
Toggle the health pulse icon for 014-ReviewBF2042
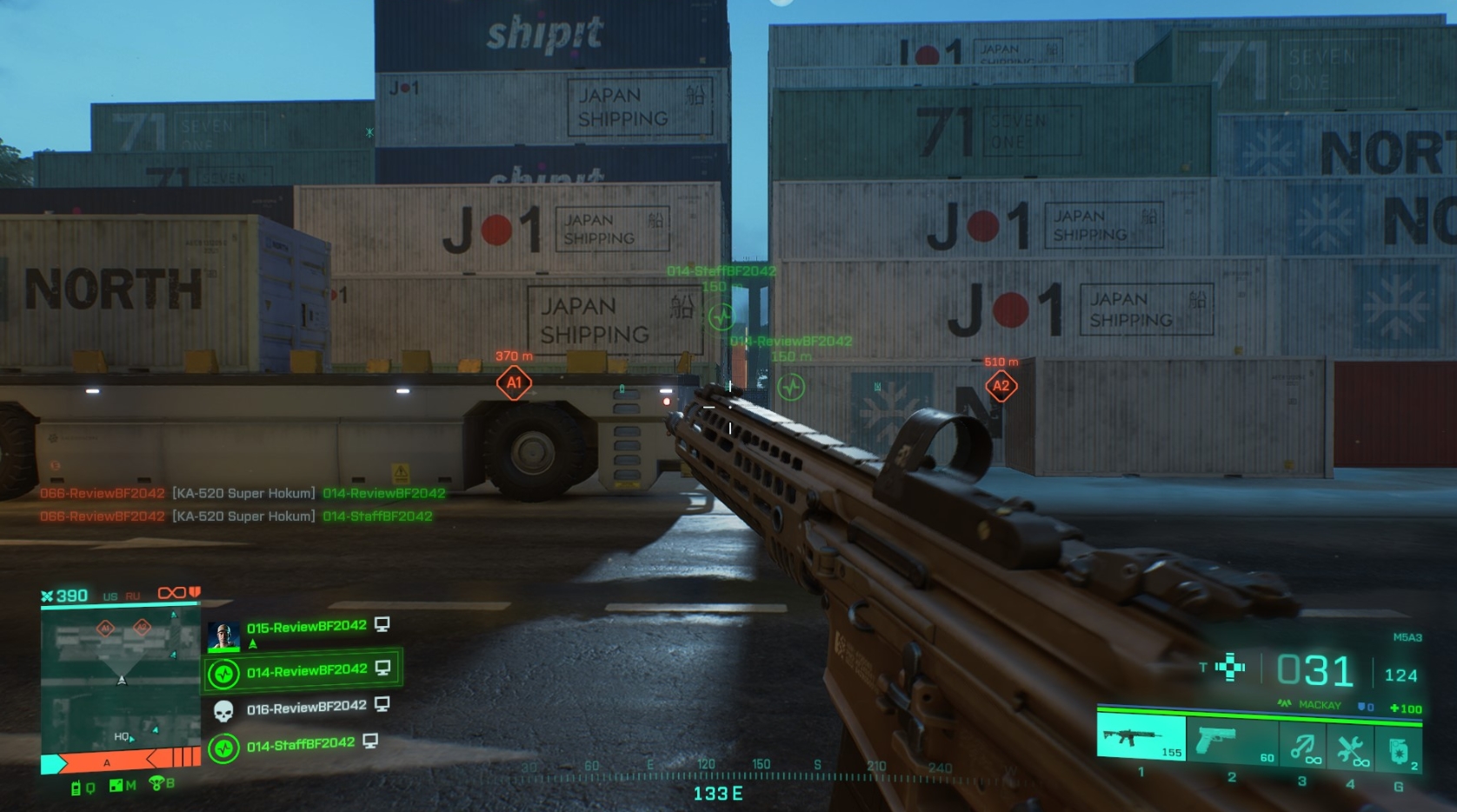tap(223, 675)
